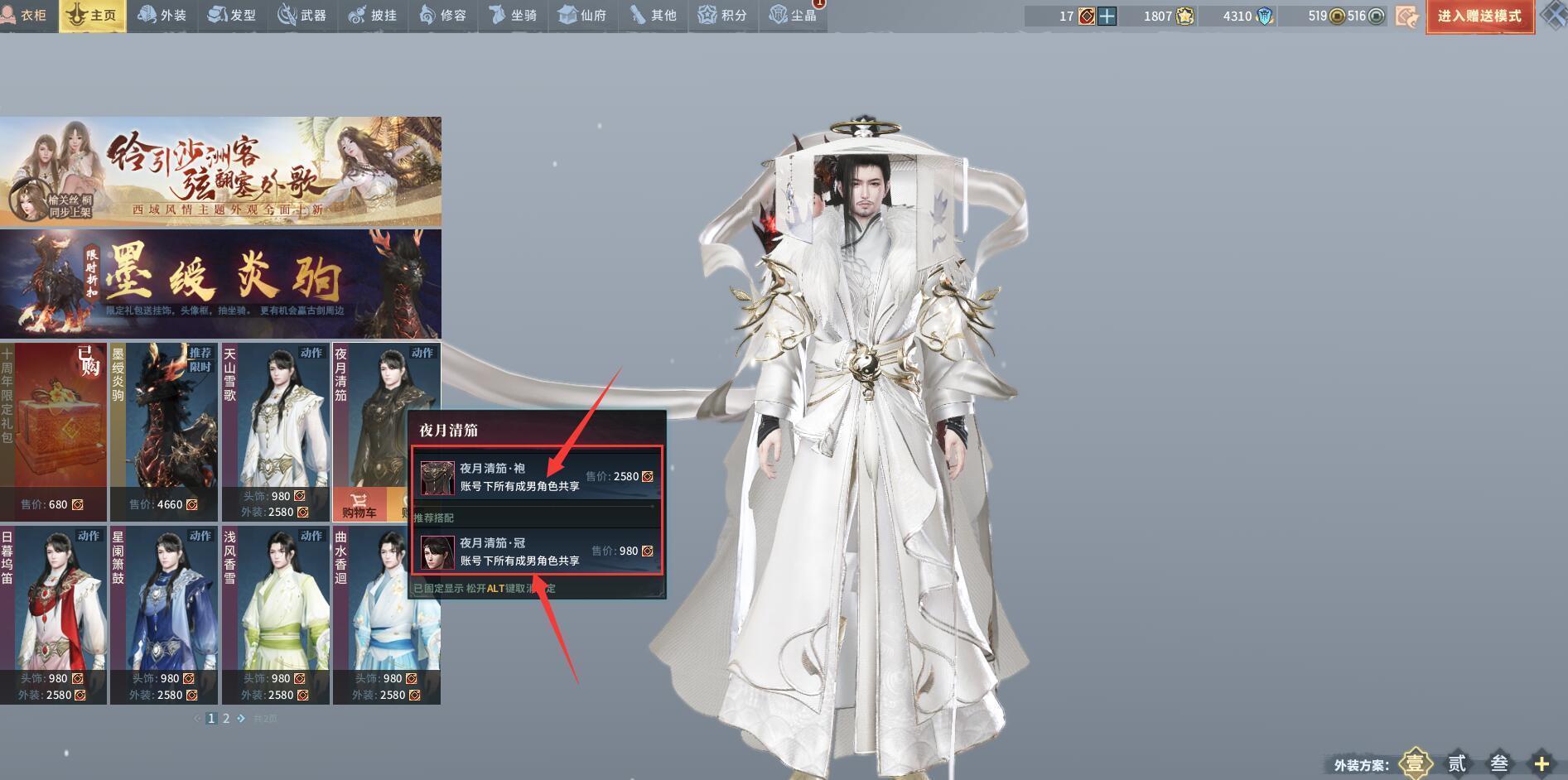
Task: Switch to the 外装 tab
Action: click(x=162, y=15)
